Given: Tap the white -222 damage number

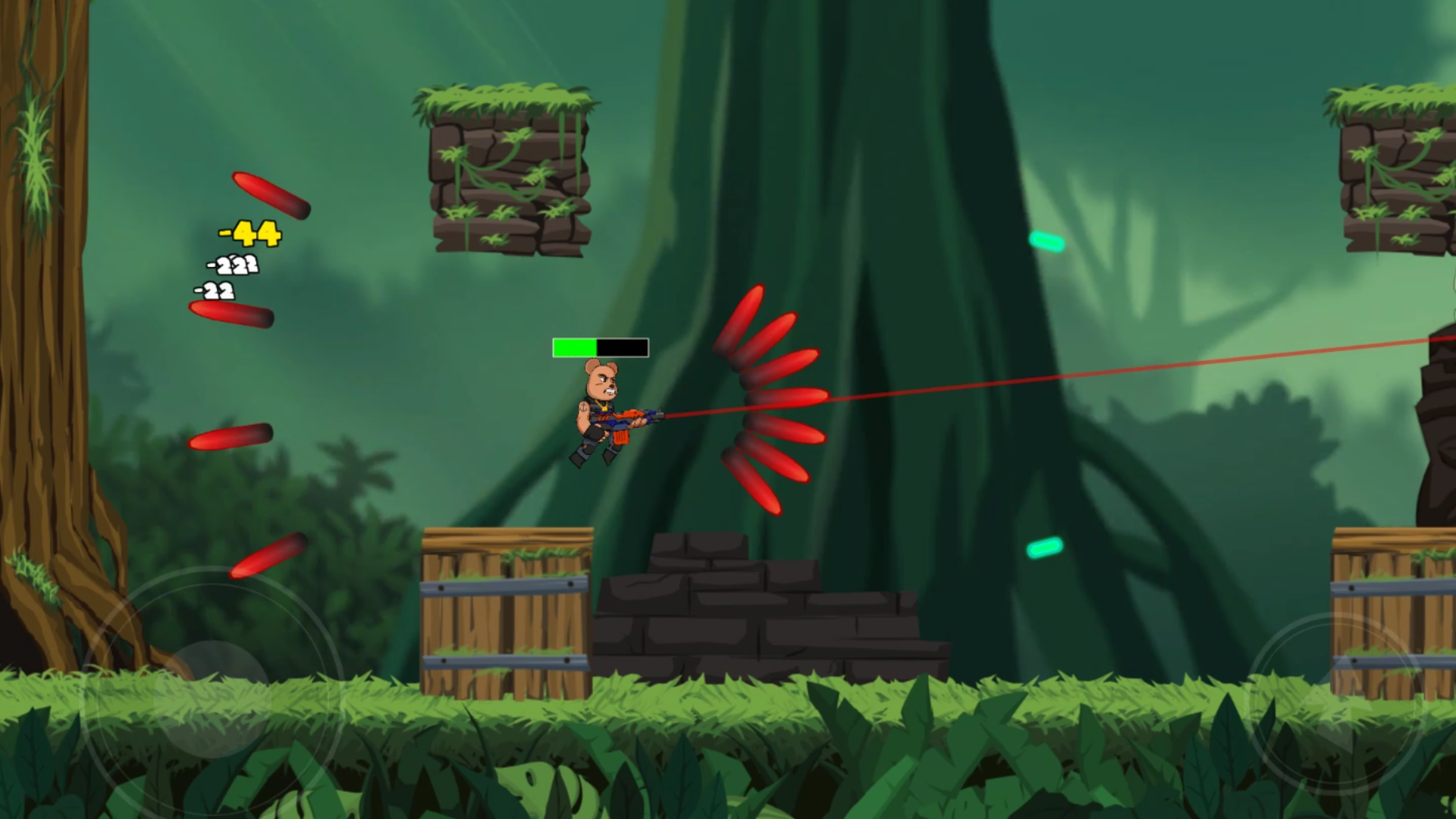Looking at the screenshot, I should (x=231, y=264).
